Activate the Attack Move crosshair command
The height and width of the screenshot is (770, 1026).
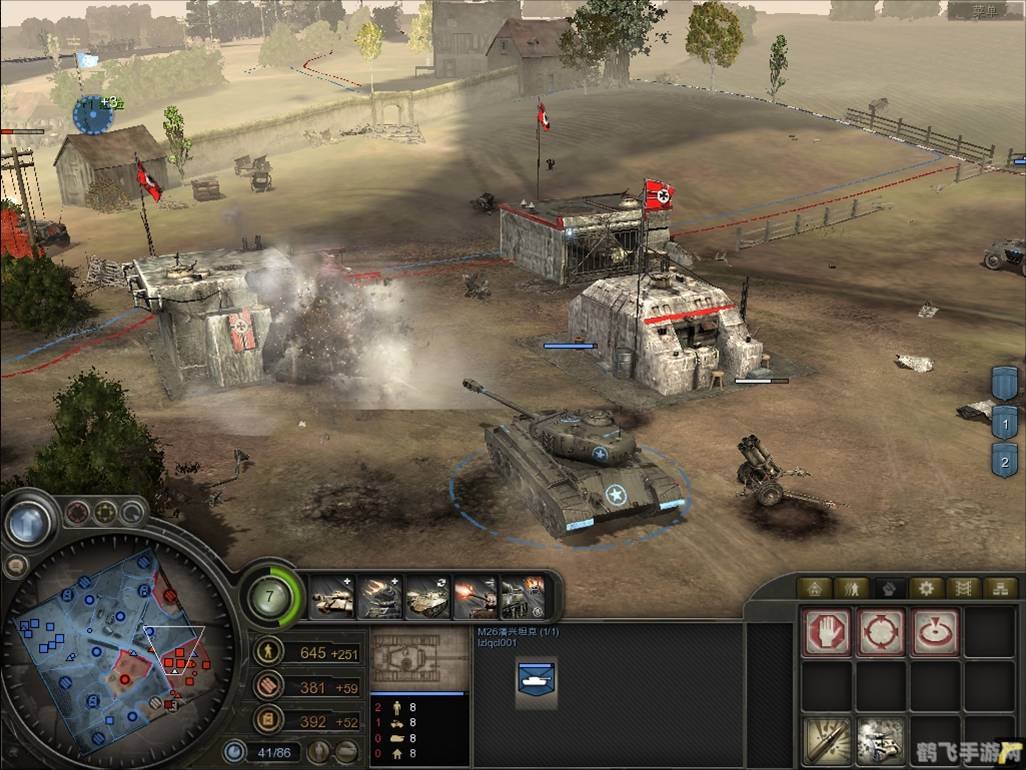tap(880, 631)
